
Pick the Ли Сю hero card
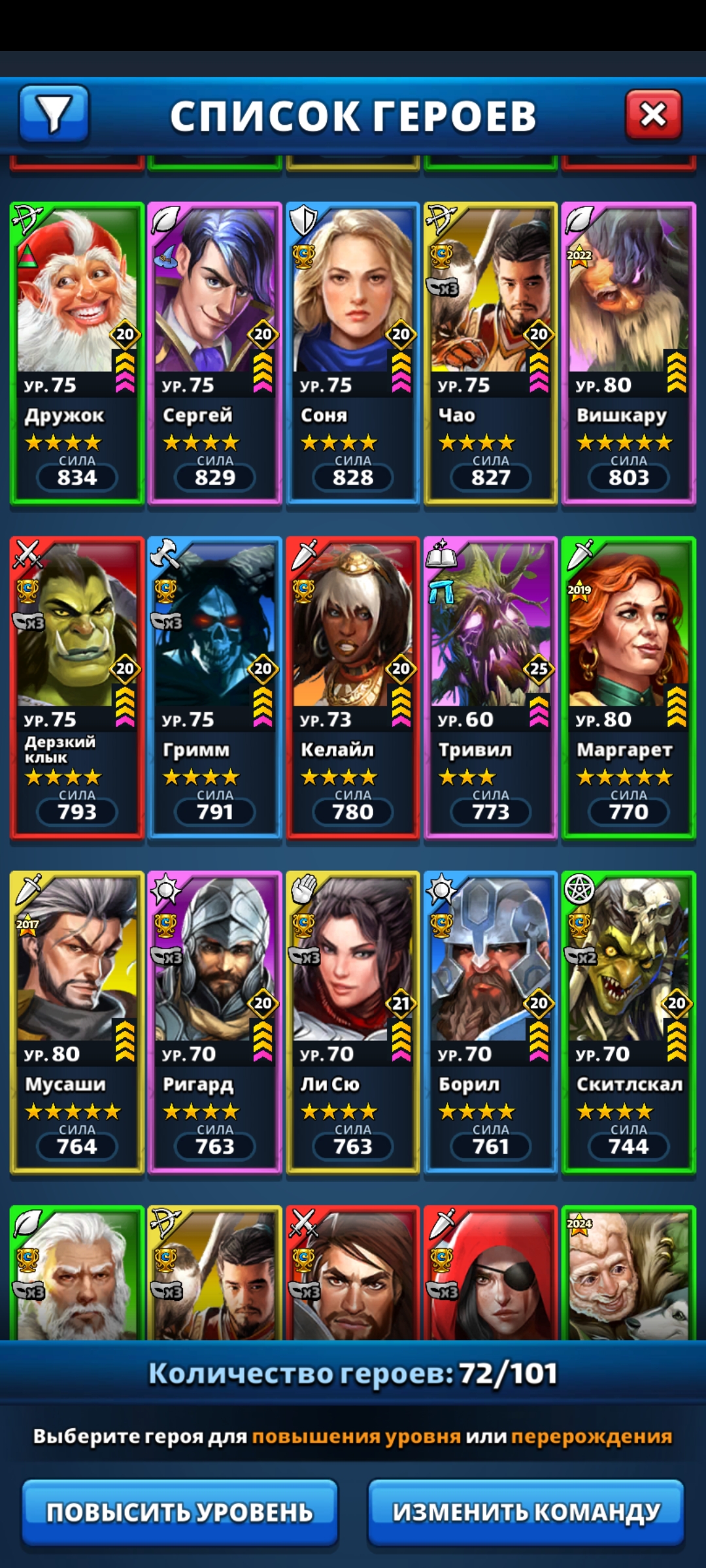(353, 1022)
